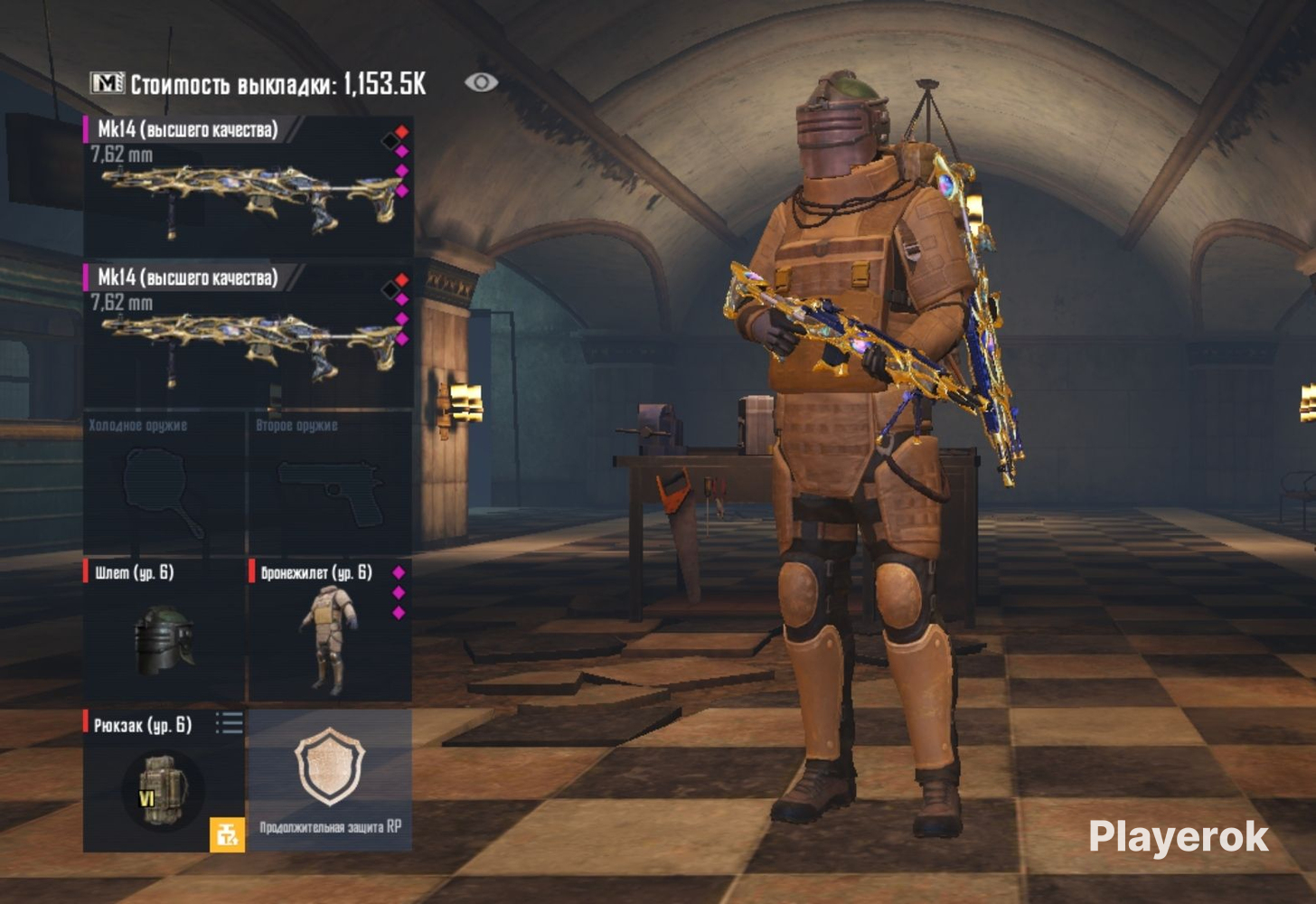This screenshot has height=904, width=1316.
Task: Select the empty melee weapon slot
Action: click(x=164, y=485)
